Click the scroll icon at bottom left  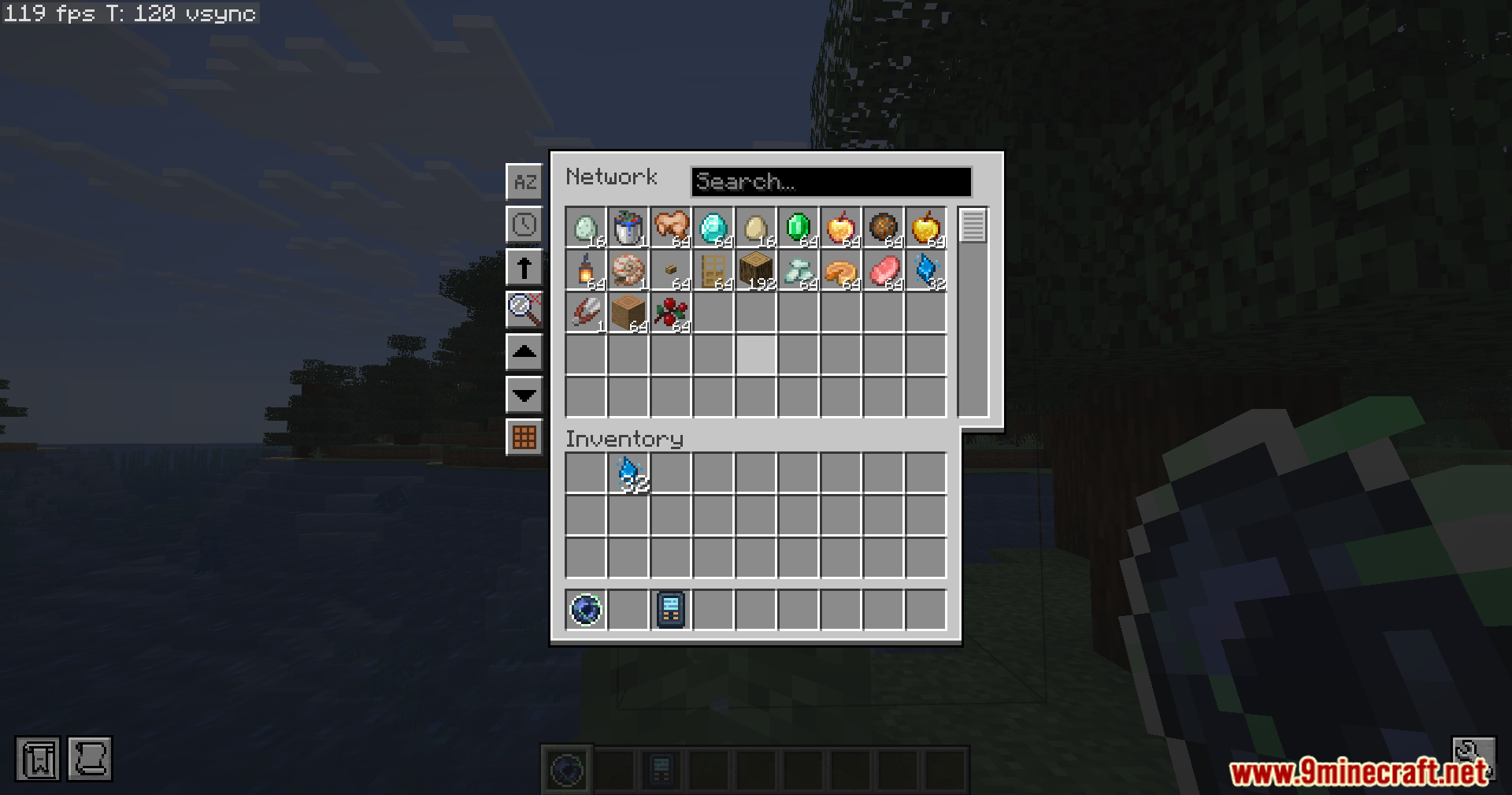89,759
